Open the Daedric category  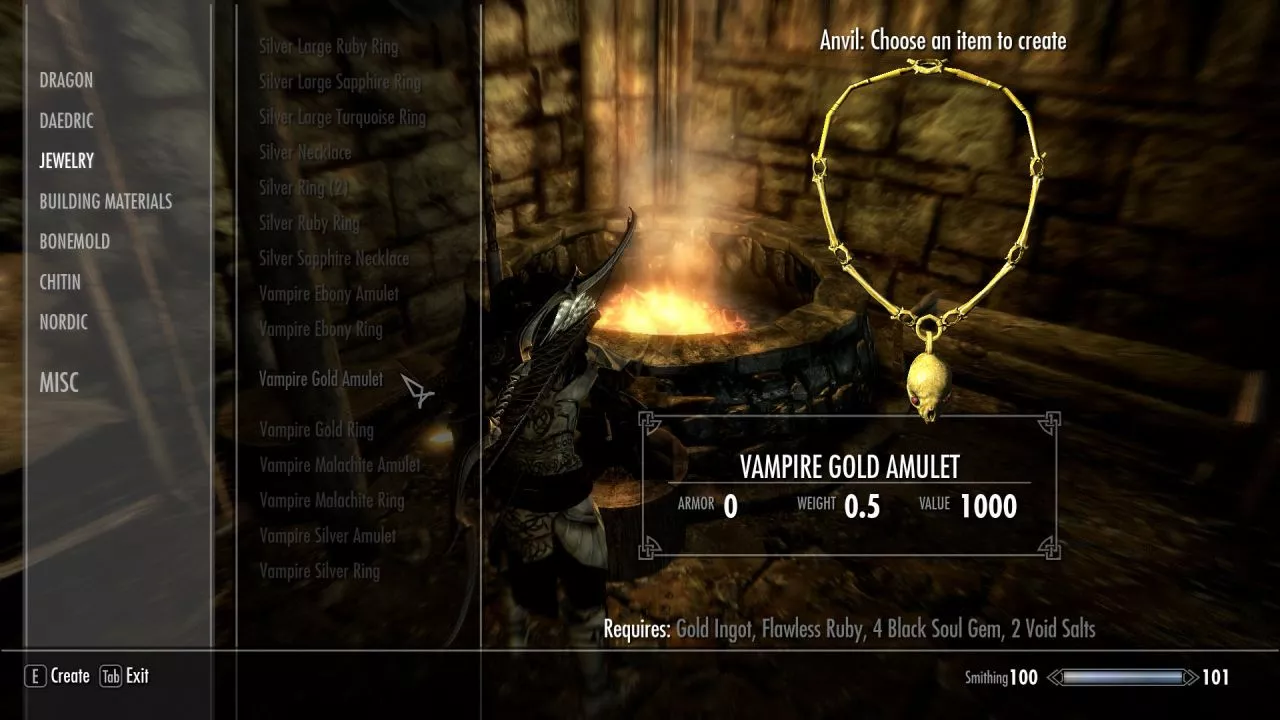pos(67,120)
